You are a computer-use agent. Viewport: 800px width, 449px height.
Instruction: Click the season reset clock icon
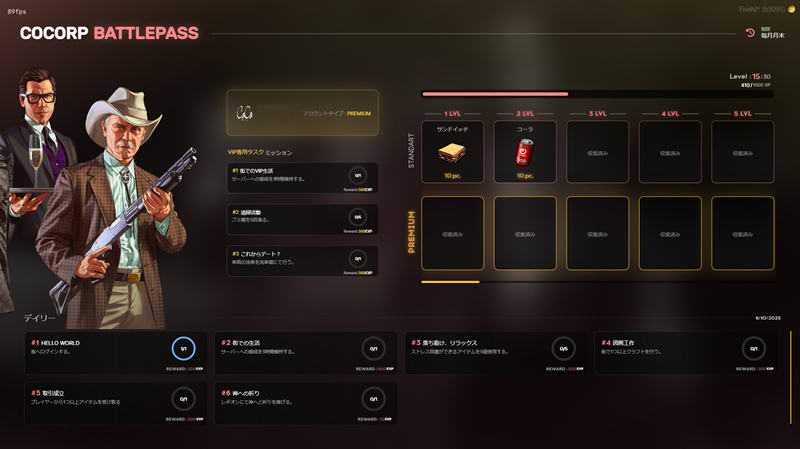(750, 33)
